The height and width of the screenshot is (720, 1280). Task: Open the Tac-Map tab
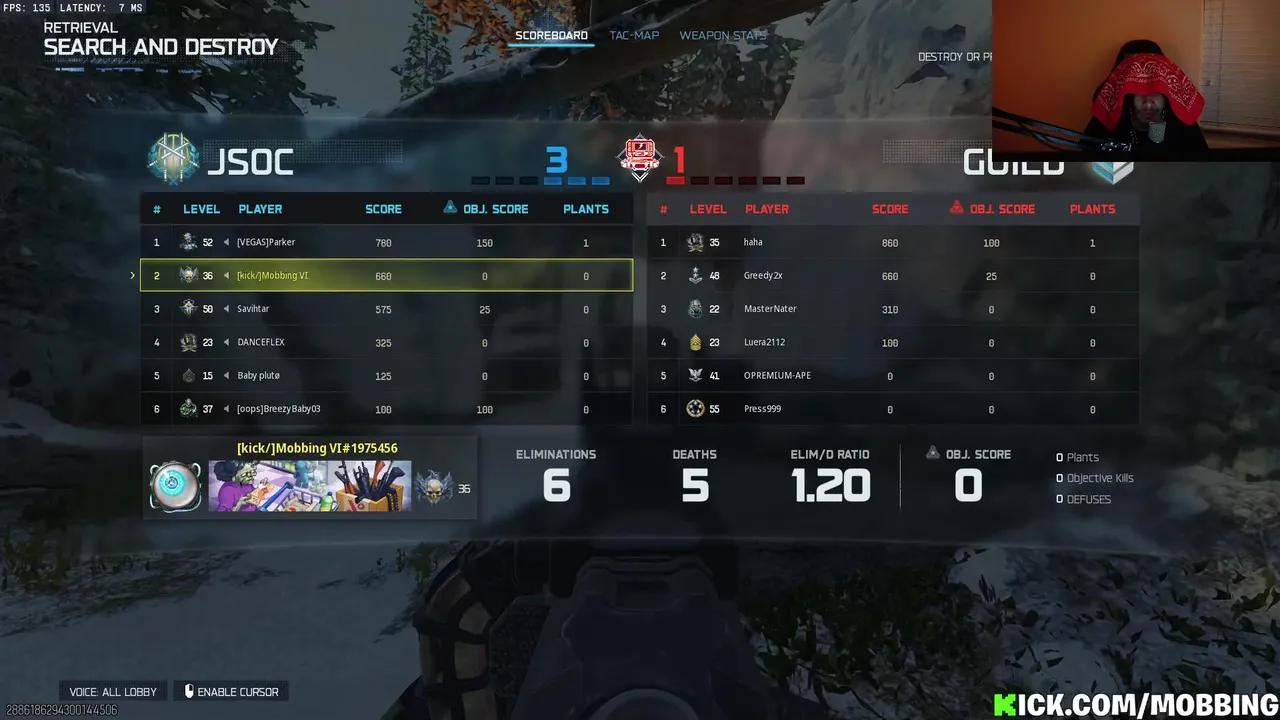tap(634, 36)
